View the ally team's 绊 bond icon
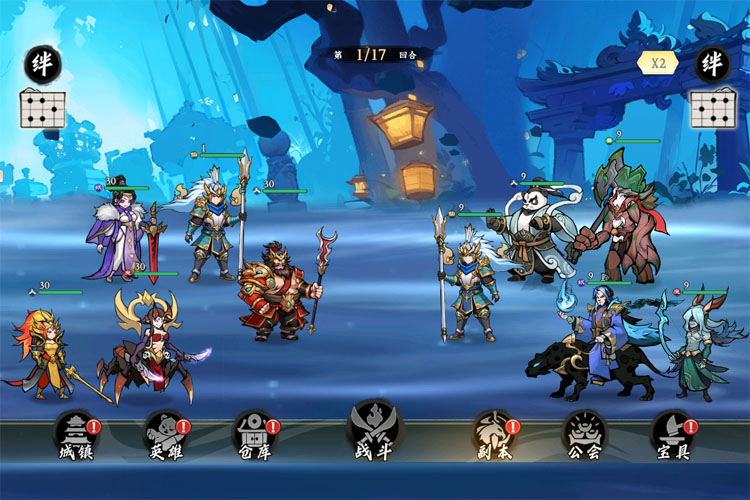750x500 pixels. pos(43,64)
